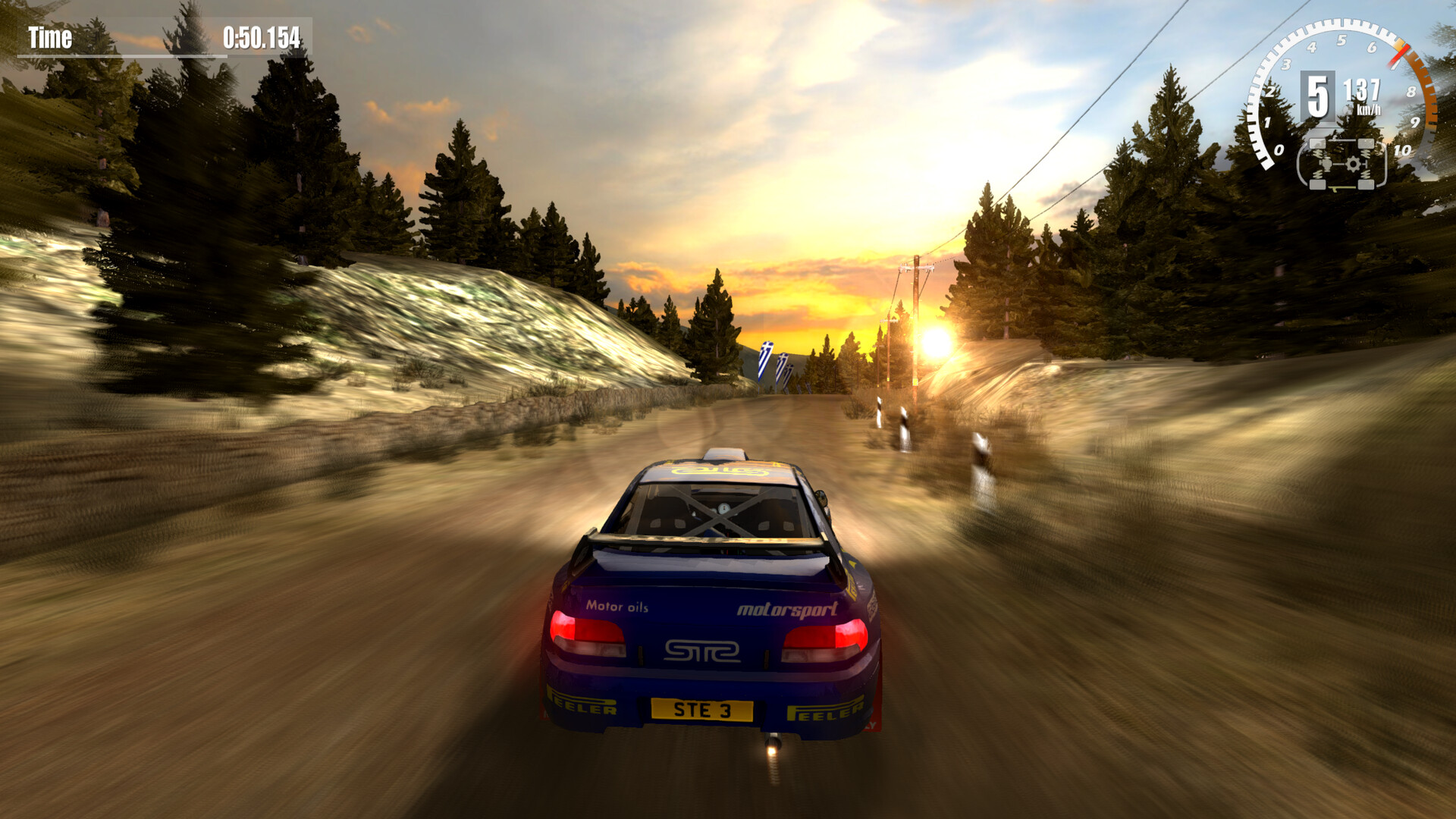Click the km/h unit label under the speed
The width and height of the screenshot is (1456, 819).
pos(1370,109)
